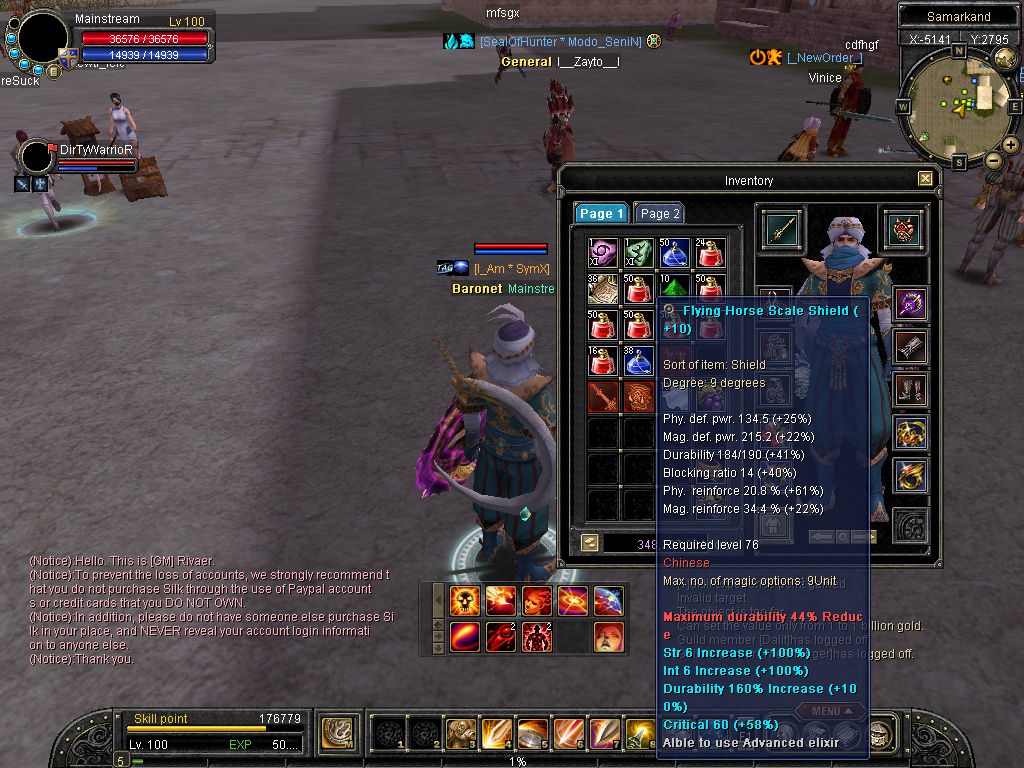Select the green pyramid item stack
This screenshot has height=768, width=1024.
pos(674,288)
